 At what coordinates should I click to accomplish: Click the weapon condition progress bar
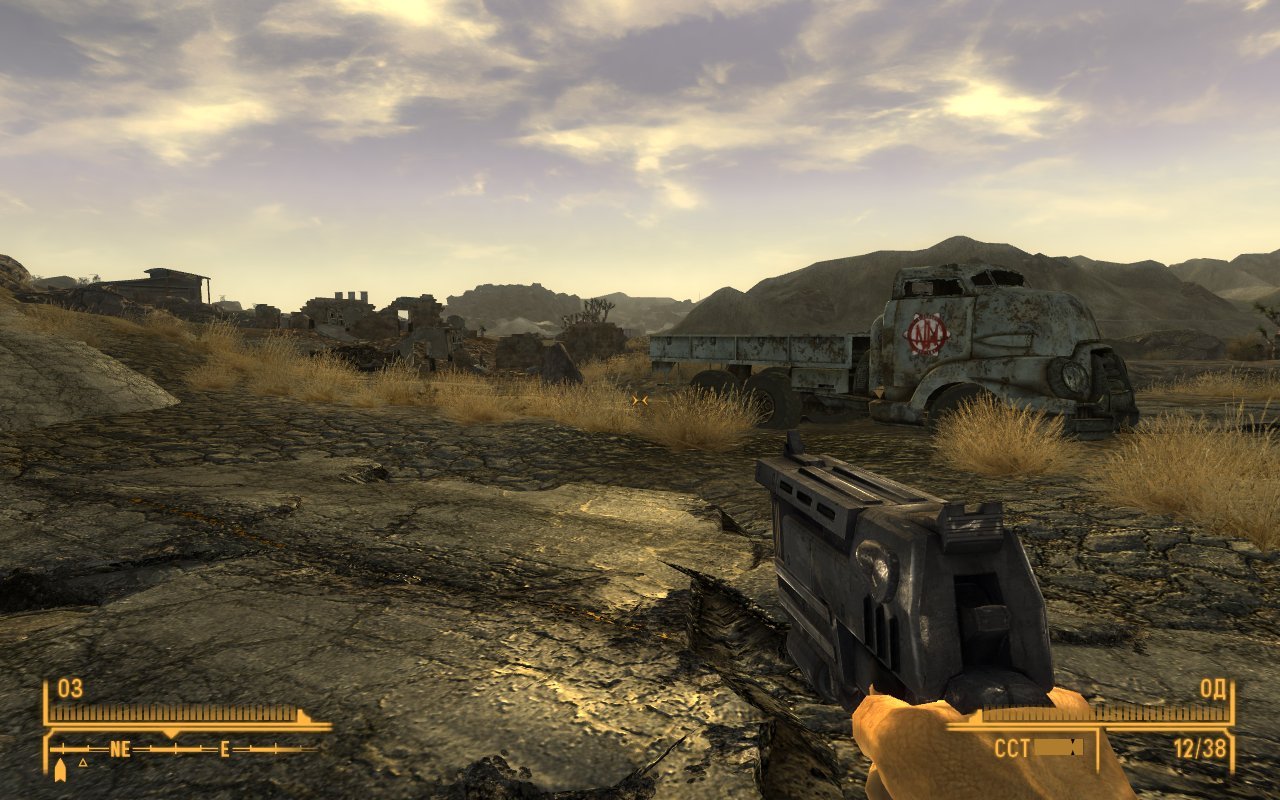pos(1057,746)
